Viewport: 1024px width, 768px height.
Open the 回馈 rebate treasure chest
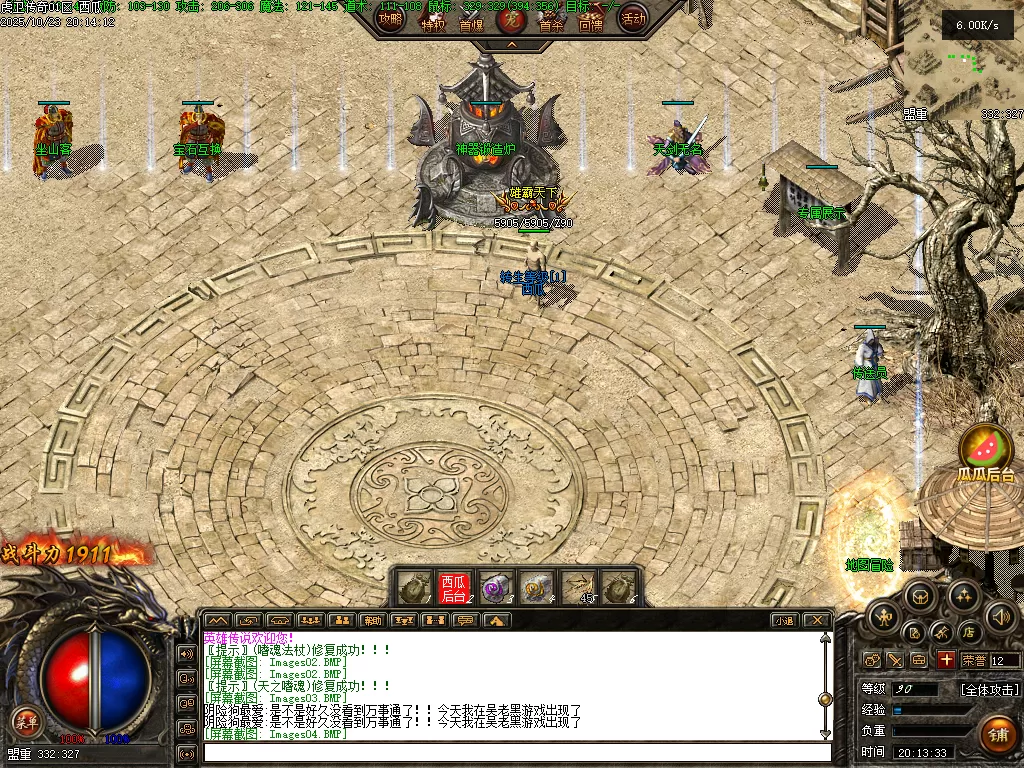[591, 22]
